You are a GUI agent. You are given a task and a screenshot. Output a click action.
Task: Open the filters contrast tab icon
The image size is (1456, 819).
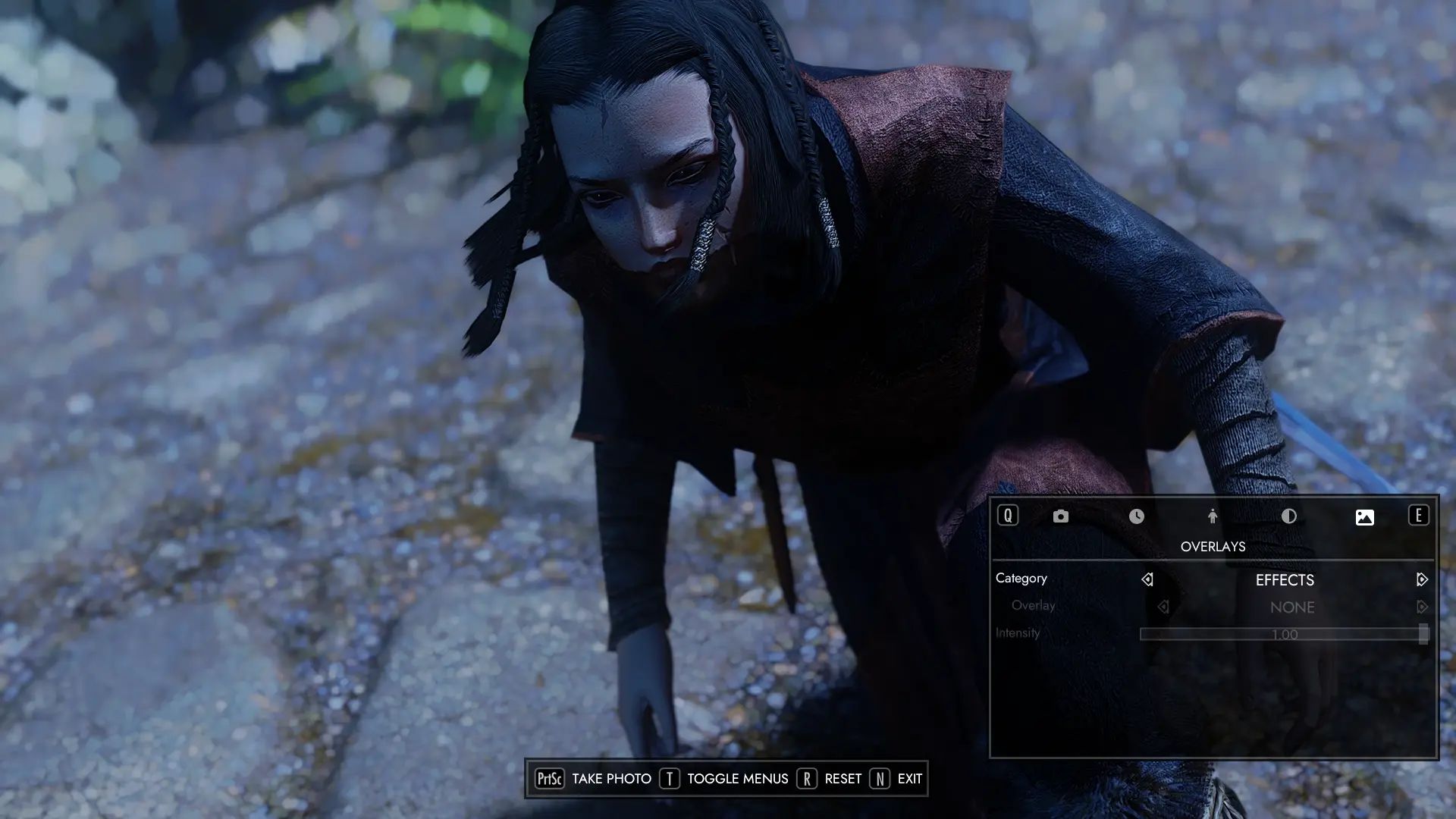point(1288,516)
